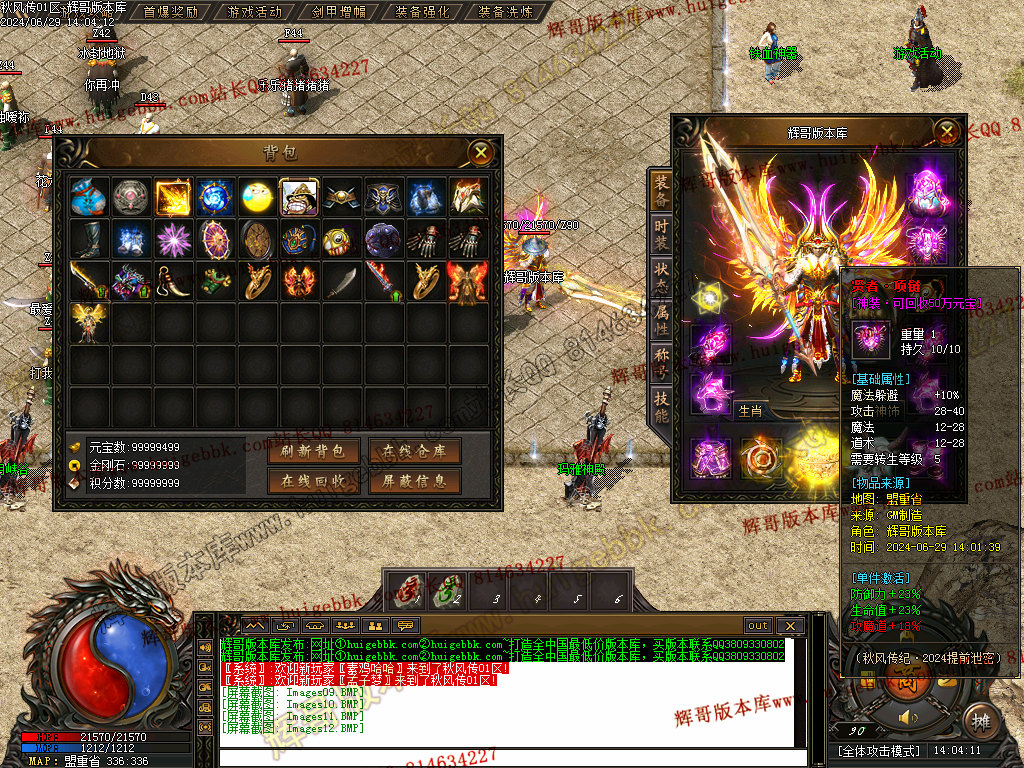Click the 刷新背包 refresh bag button
Screen dimensions: 1024x768
[x=314, y=452]
